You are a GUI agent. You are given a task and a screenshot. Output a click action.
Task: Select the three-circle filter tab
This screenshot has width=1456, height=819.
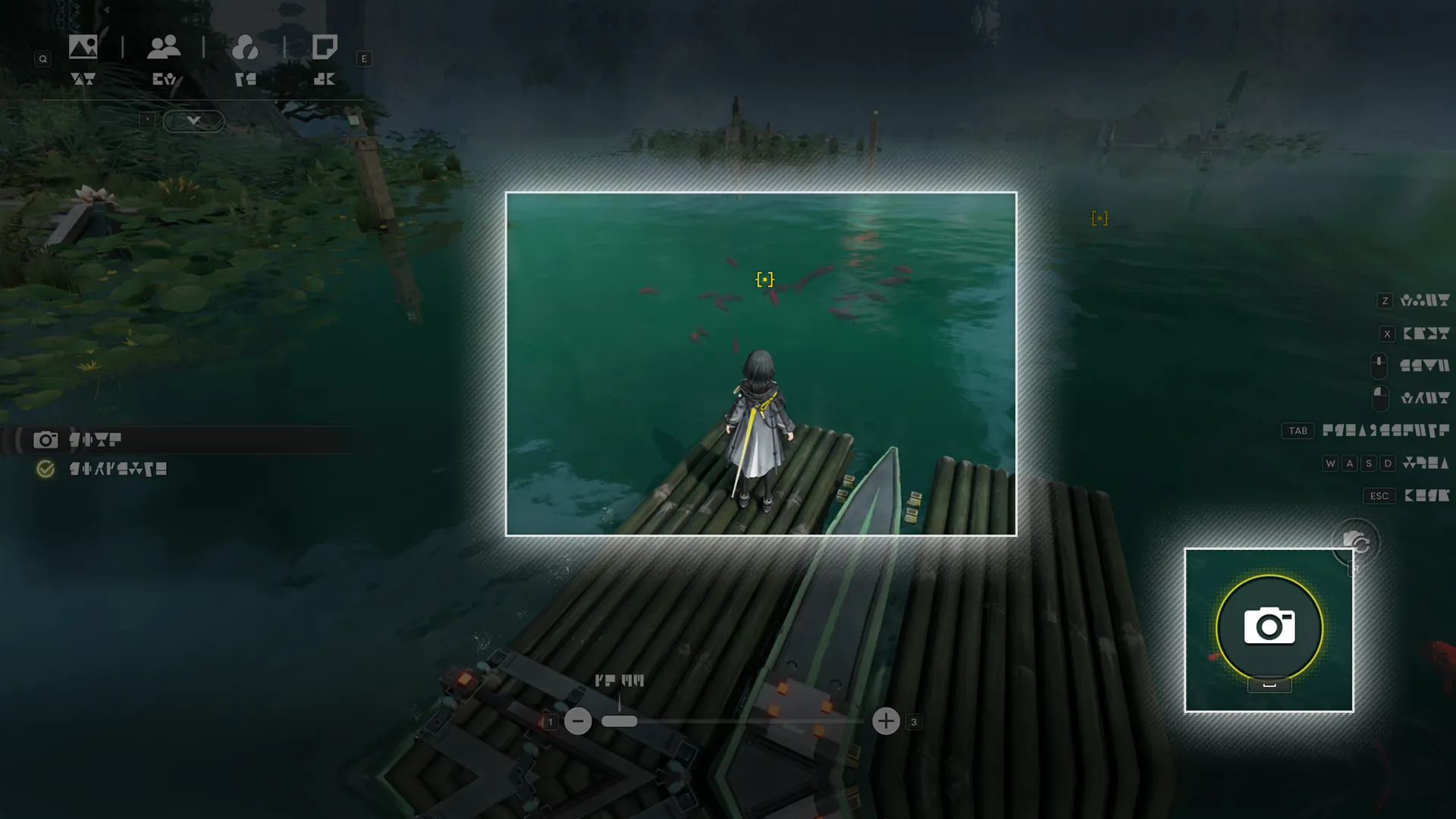coord(245,48)
